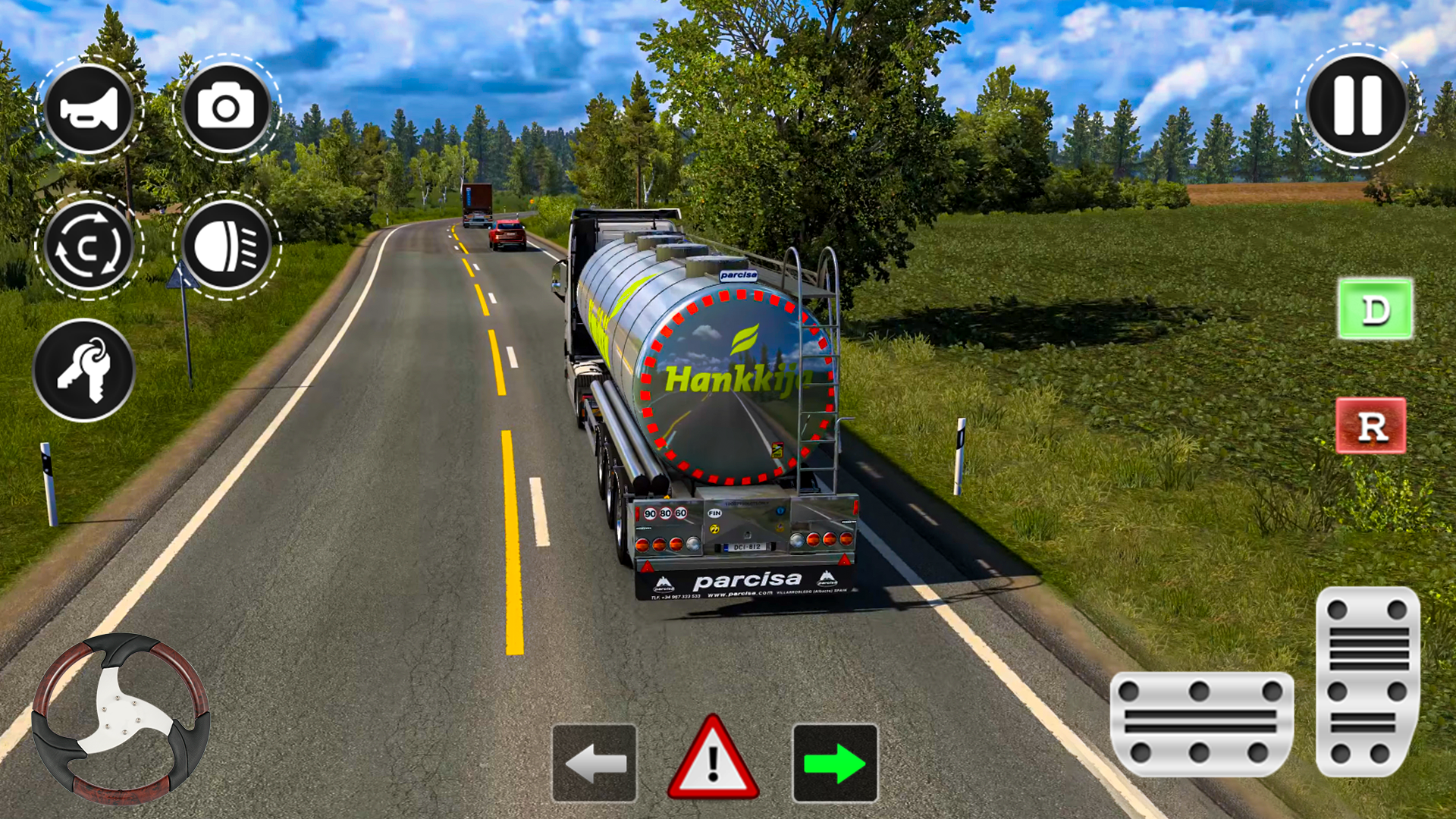Tap the restart/reset icon
The height and width of the screenshot is (819, 1456).
pos(89,245)
